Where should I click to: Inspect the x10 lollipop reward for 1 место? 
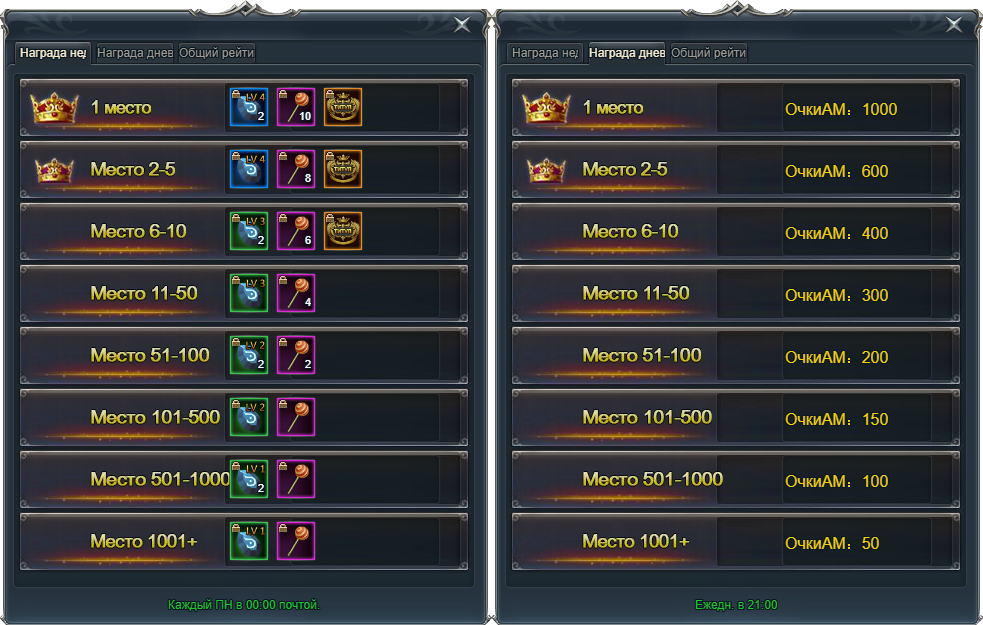click(x=296, y=108)
